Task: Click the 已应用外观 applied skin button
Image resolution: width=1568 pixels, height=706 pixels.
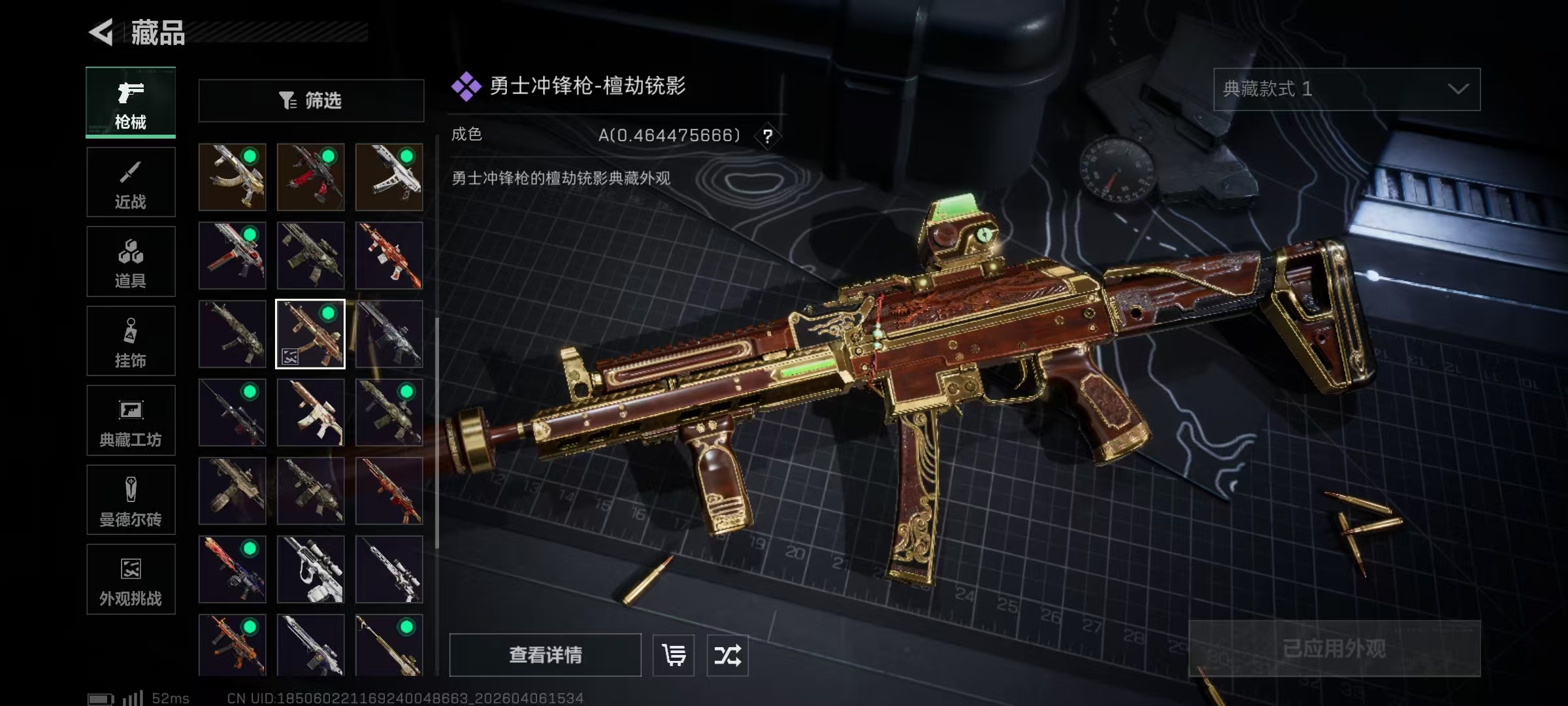Action: 1334,648
